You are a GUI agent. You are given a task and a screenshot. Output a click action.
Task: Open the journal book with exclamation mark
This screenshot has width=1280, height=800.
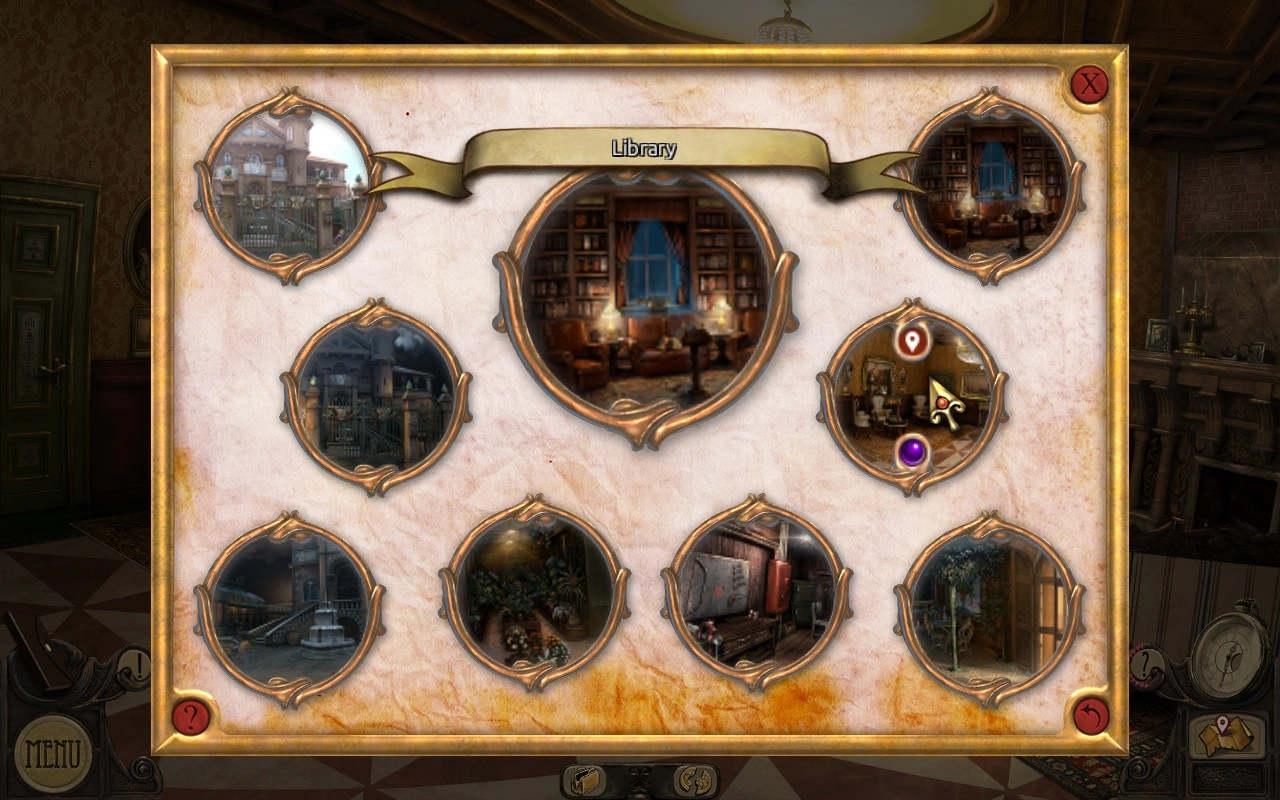(x=70, y=658)
